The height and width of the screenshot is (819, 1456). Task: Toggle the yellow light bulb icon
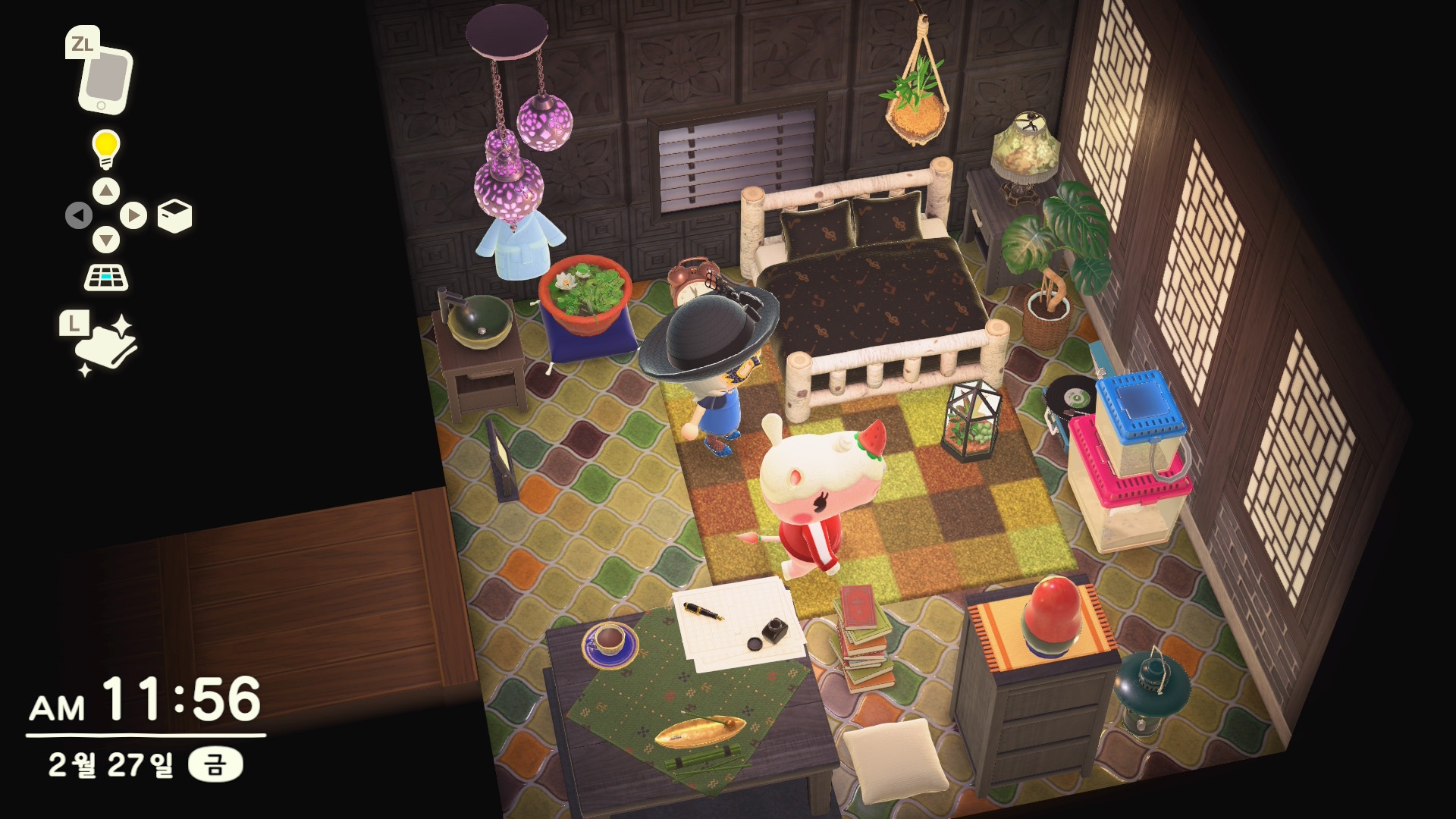point(106,148)
